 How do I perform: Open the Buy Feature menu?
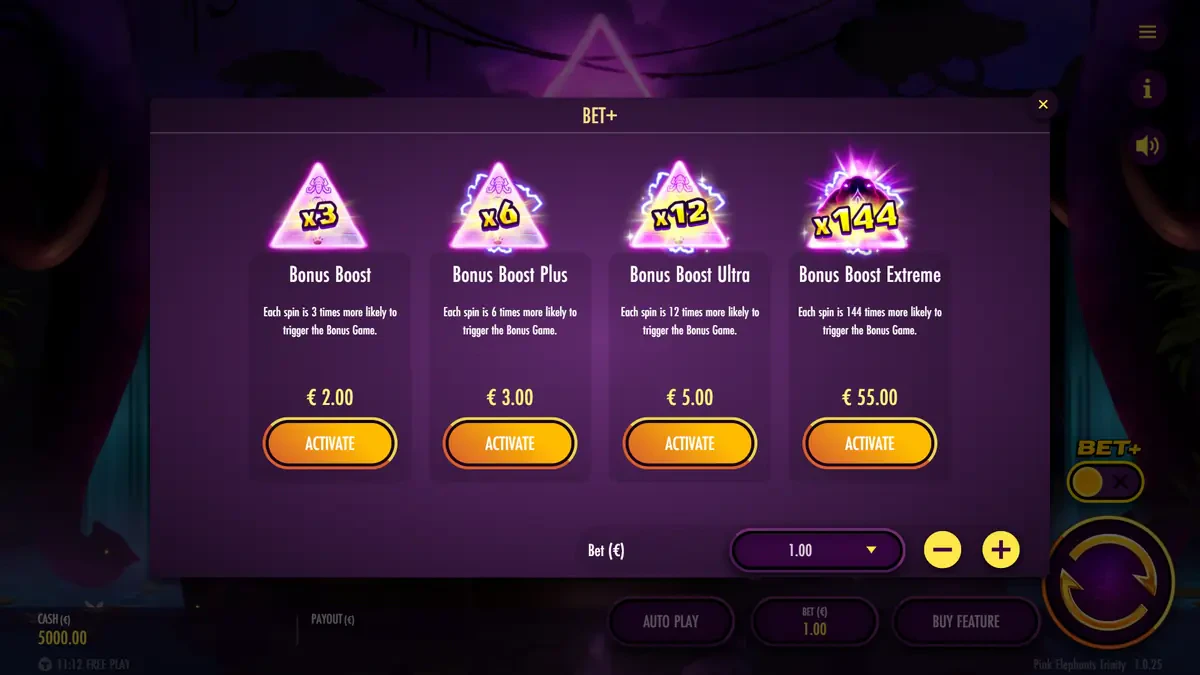[x=965, y=621]
